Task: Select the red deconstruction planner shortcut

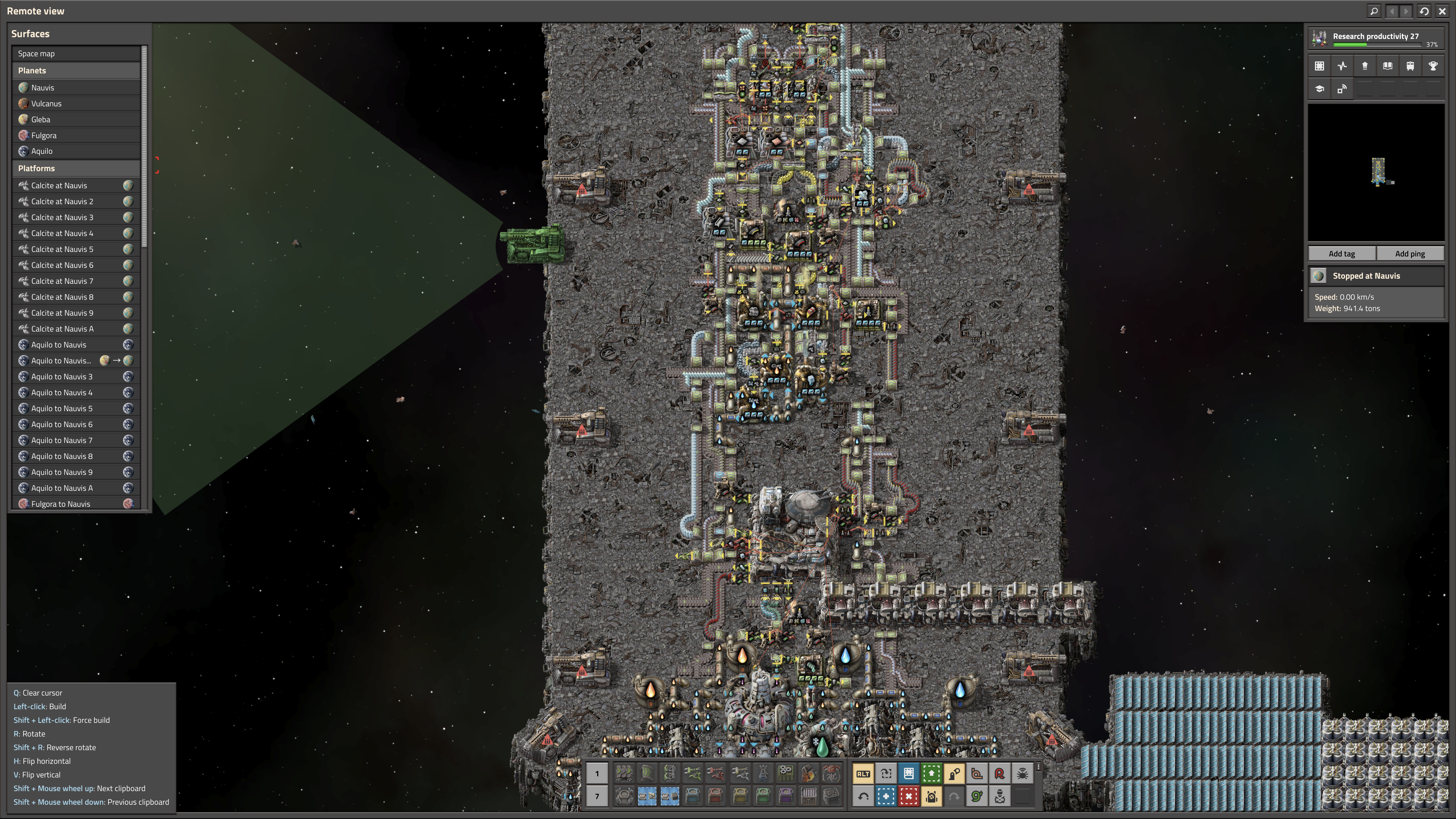Action: click(x=909, y=796)
